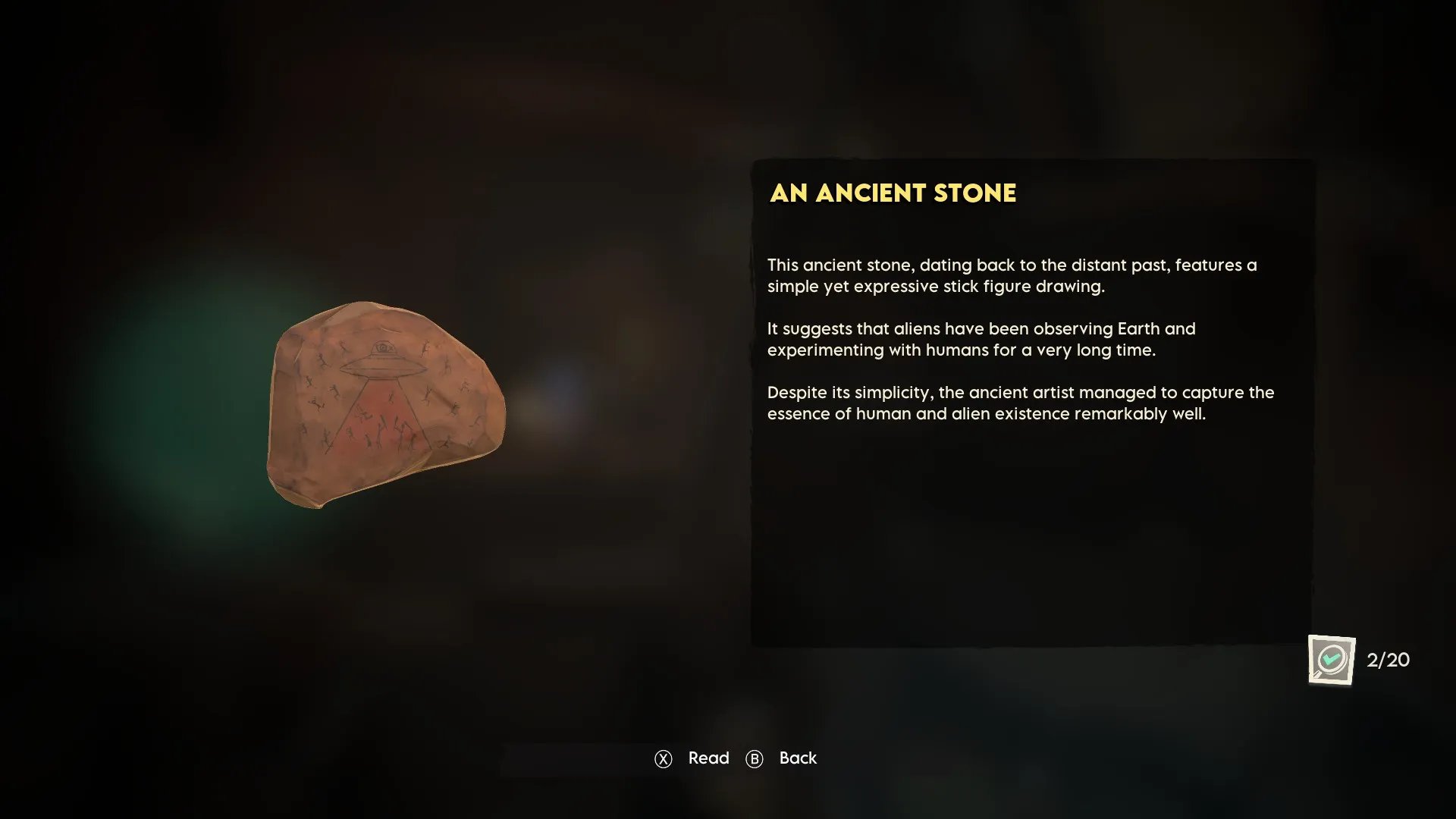Image resolution: width=1456 pixels, height=819 pixels.
Task: Click the collectibles checkmark magnifier icon
Action: [x=1331, y=659]
